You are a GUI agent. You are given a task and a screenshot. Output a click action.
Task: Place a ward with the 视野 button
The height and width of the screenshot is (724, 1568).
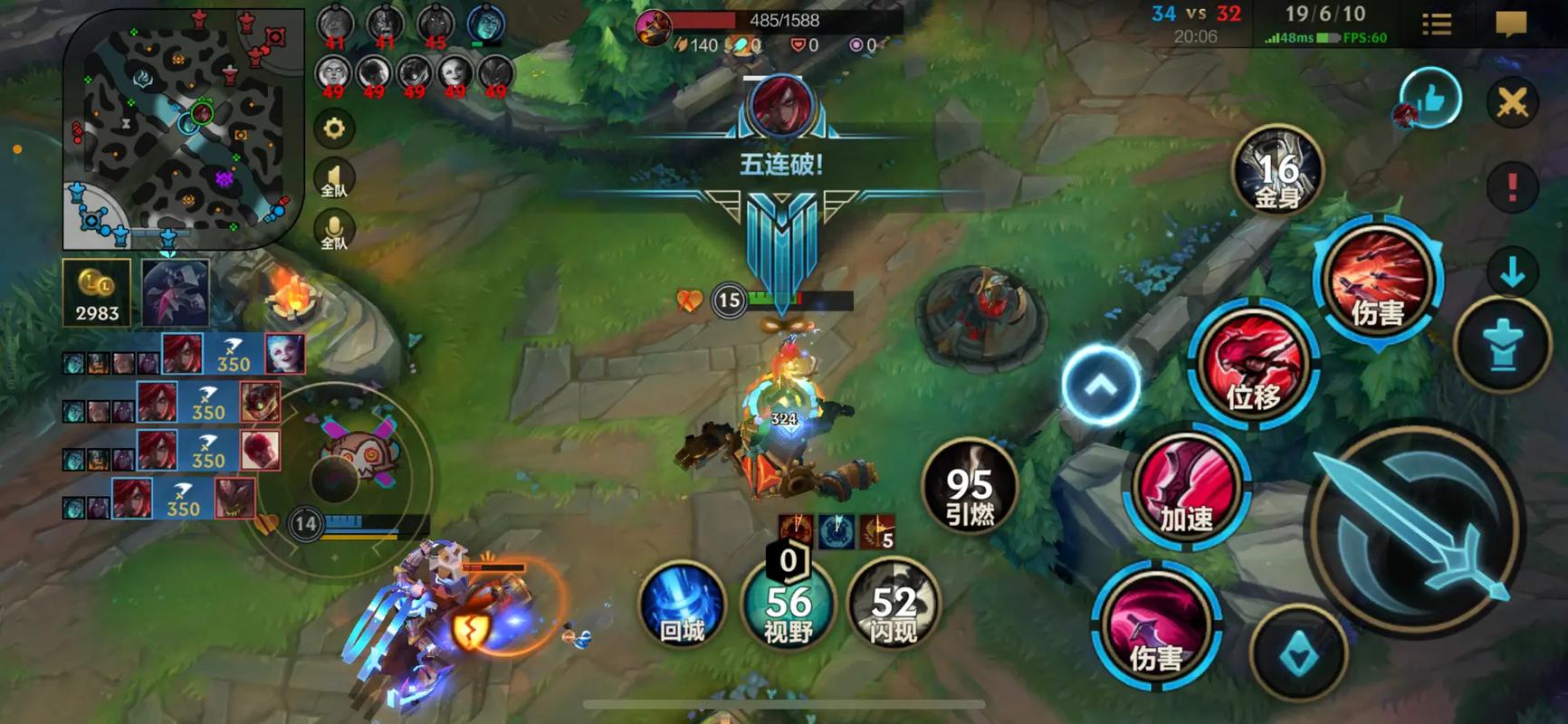[788, 605]
